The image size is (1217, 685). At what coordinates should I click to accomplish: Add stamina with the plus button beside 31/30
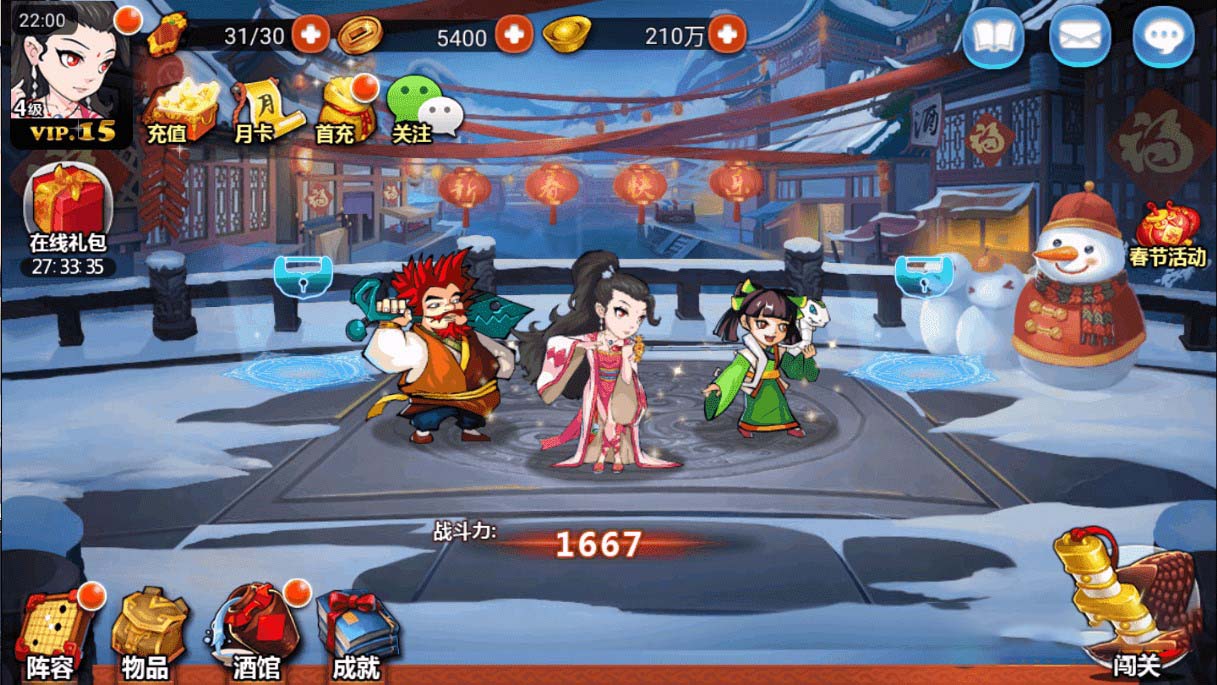[x=311, y=36]
